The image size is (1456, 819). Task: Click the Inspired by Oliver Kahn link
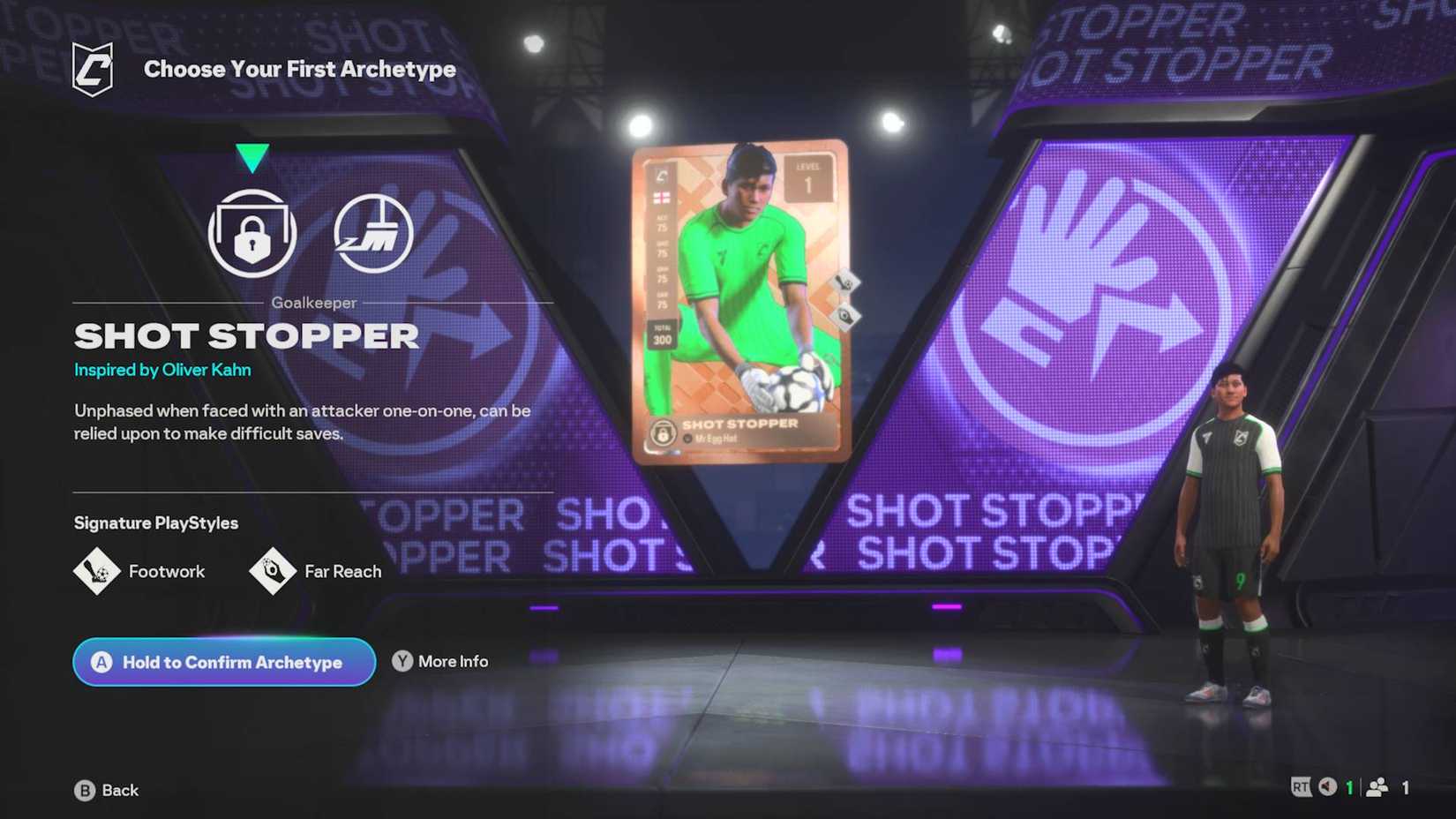point(162,370)
